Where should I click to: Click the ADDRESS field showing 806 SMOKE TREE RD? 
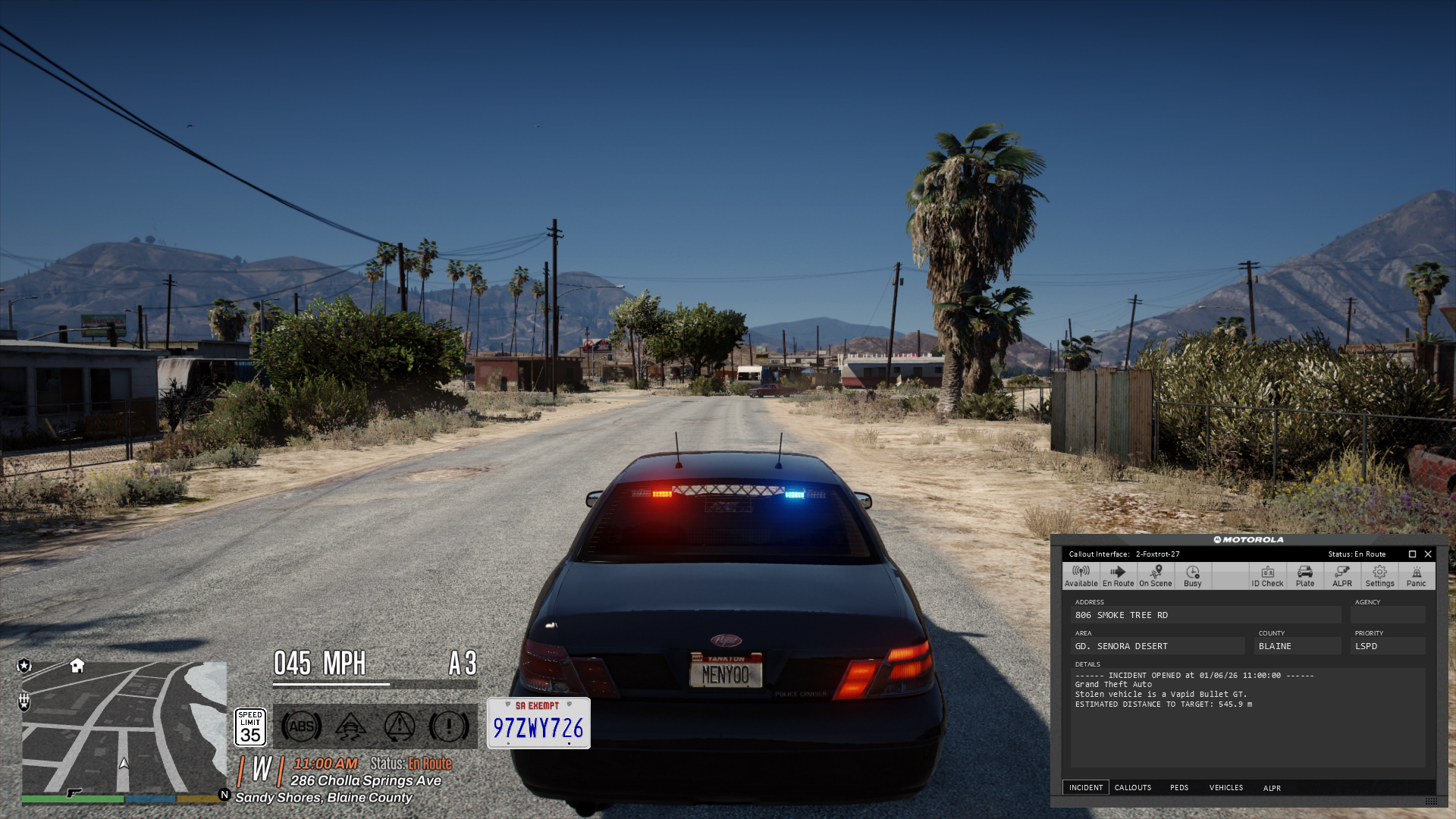[1206, 614]
